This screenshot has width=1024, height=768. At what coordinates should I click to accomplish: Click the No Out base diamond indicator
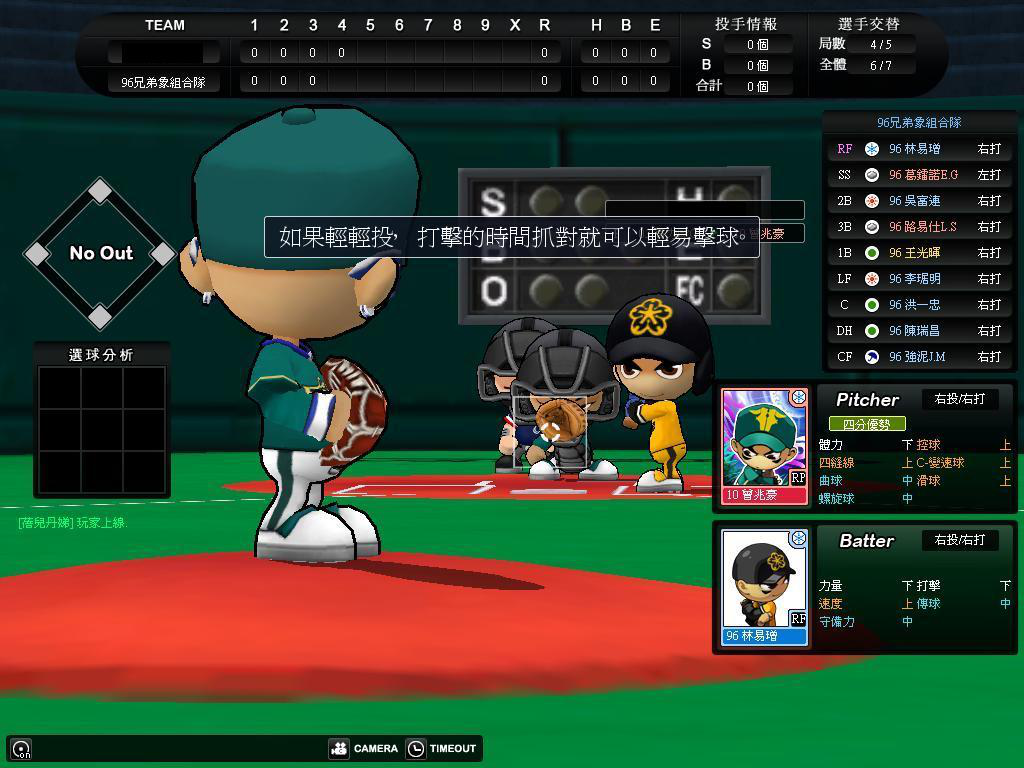click(100, 253)
